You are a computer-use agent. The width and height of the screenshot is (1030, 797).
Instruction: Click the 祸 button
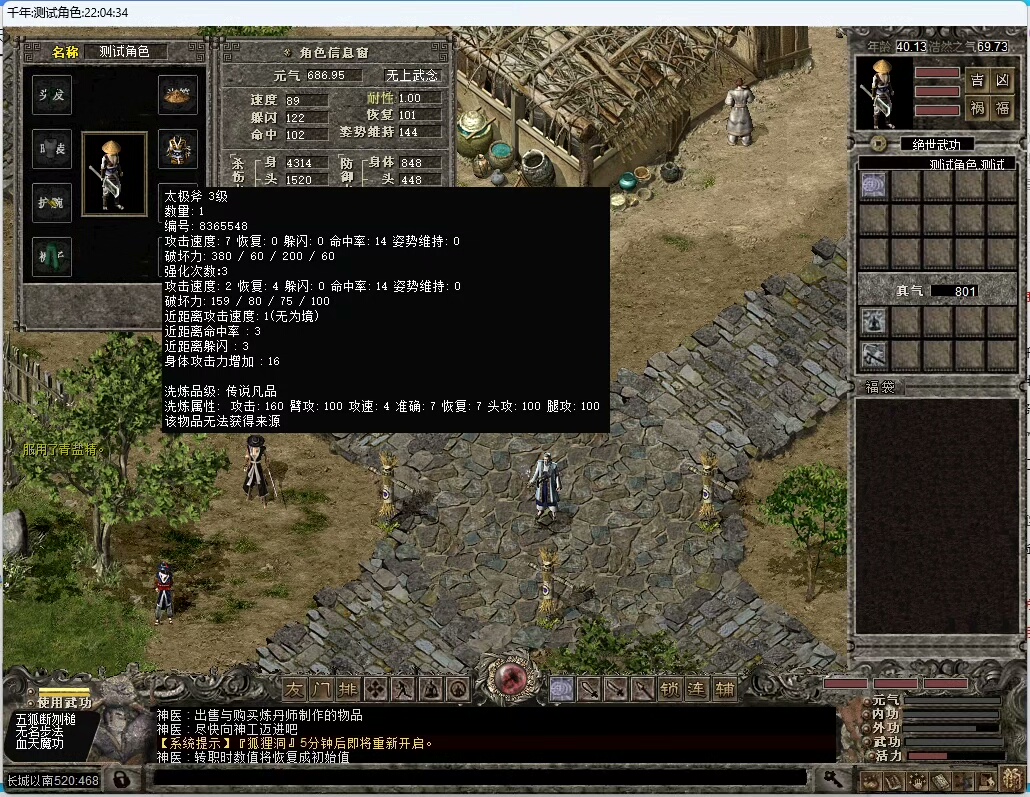point(977,108)
